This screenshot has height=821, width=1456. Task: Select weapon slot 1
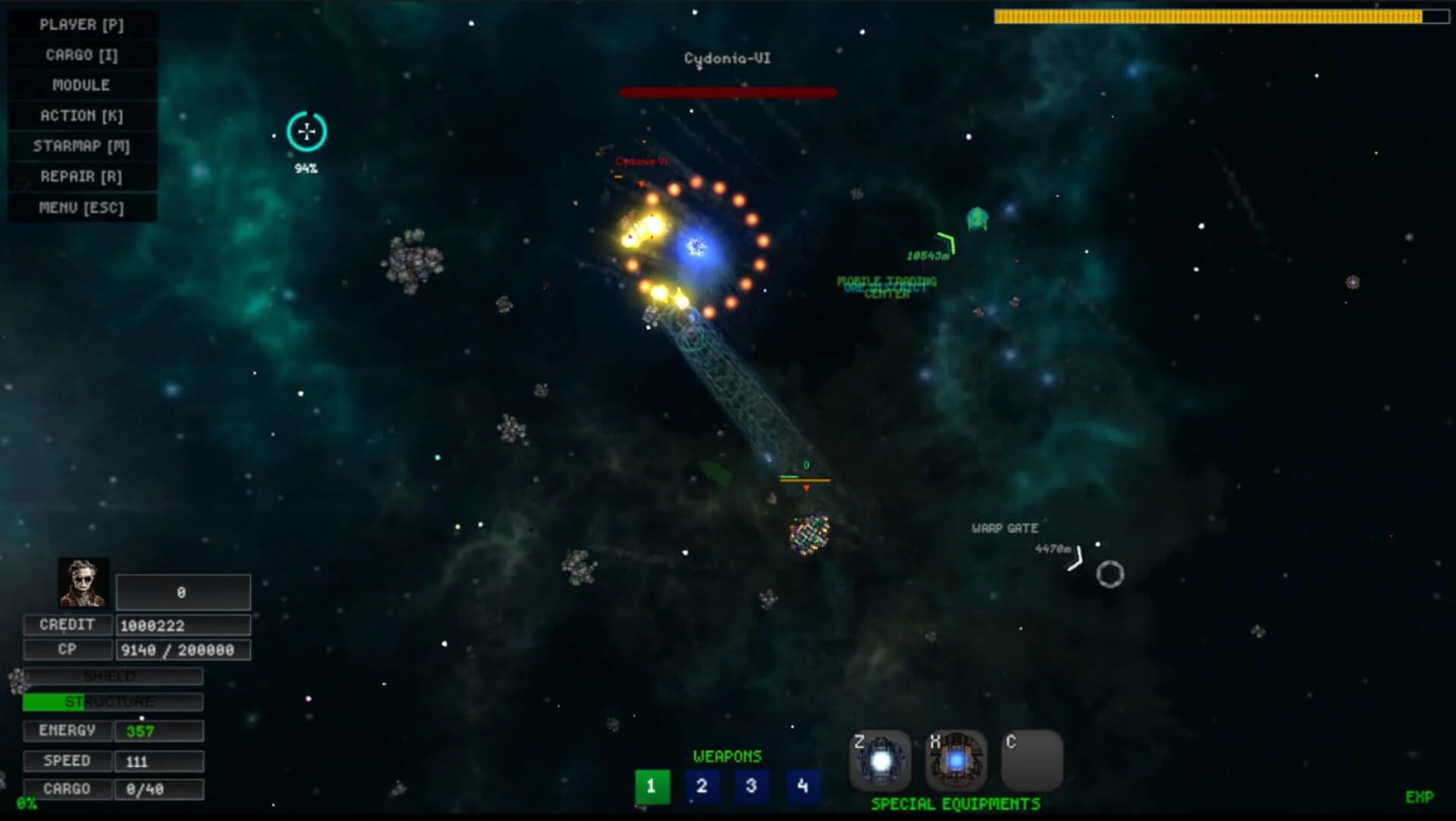coord(651,788)
